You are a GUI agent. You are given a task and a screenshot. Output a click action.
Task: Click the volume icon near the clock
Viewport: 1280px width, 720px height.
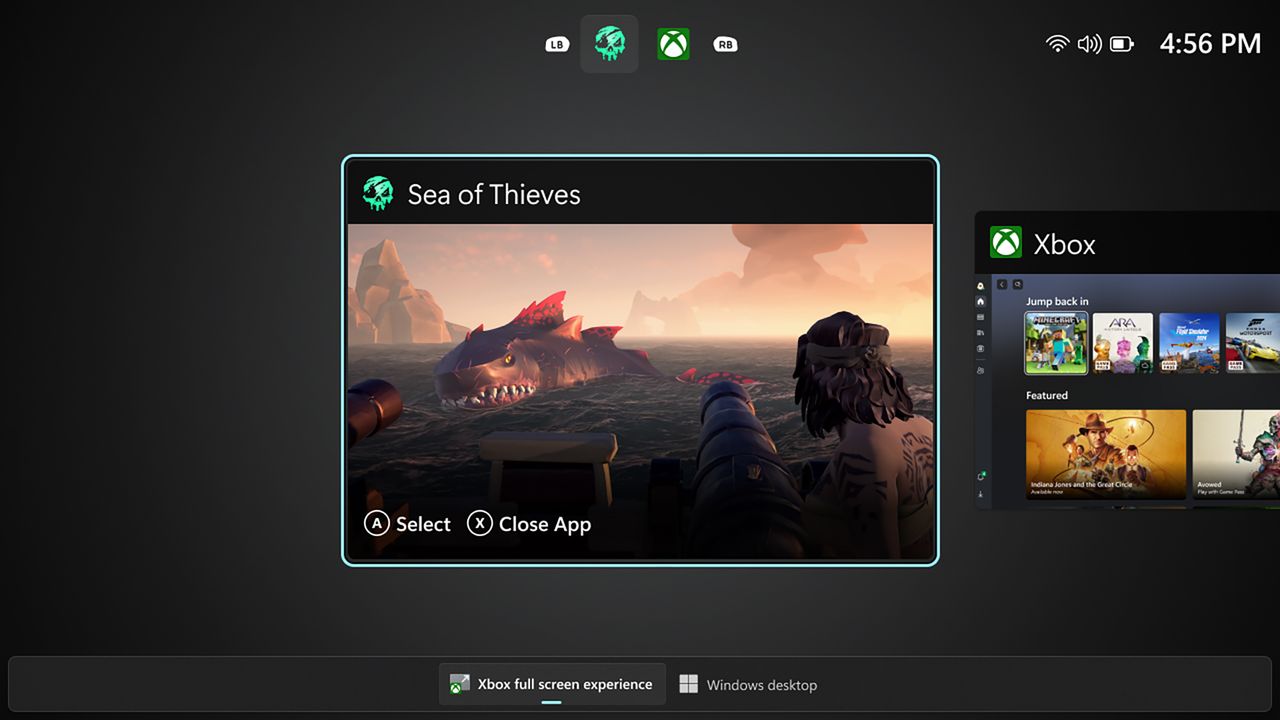(1089, 43)
